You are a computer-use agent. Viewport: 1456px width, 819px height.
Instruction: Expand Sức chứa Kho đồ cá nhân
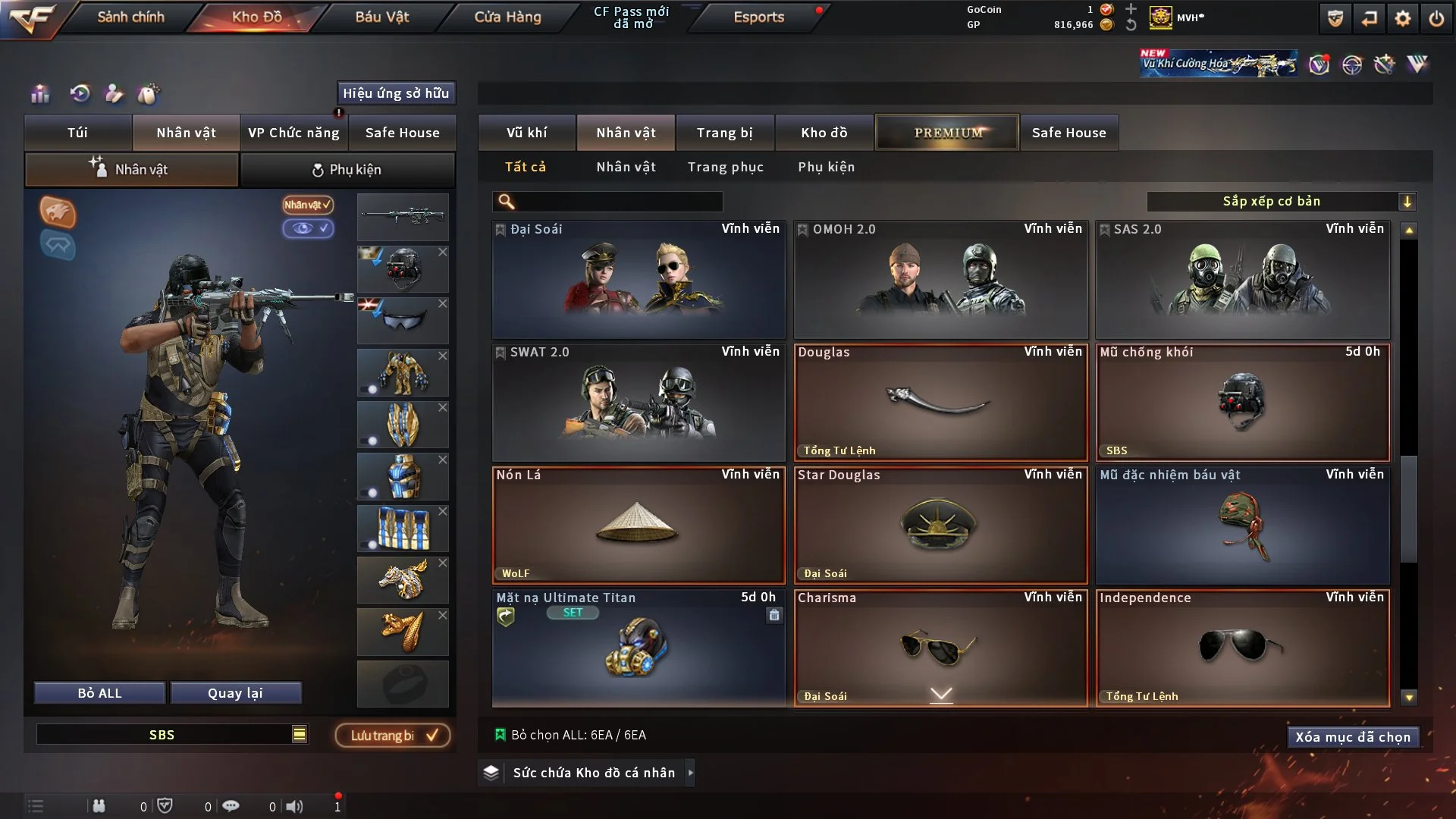click(592, 773)
